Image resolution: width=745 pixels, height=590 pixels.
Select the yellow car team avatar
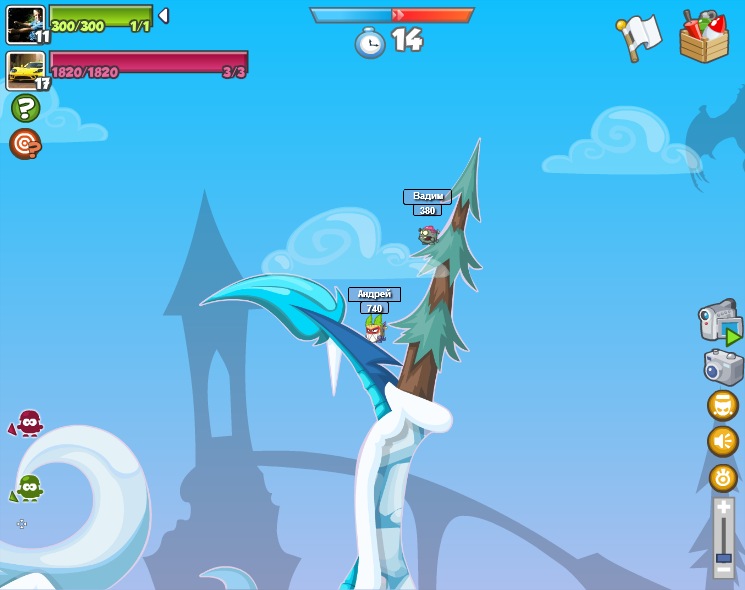[24, 70]
